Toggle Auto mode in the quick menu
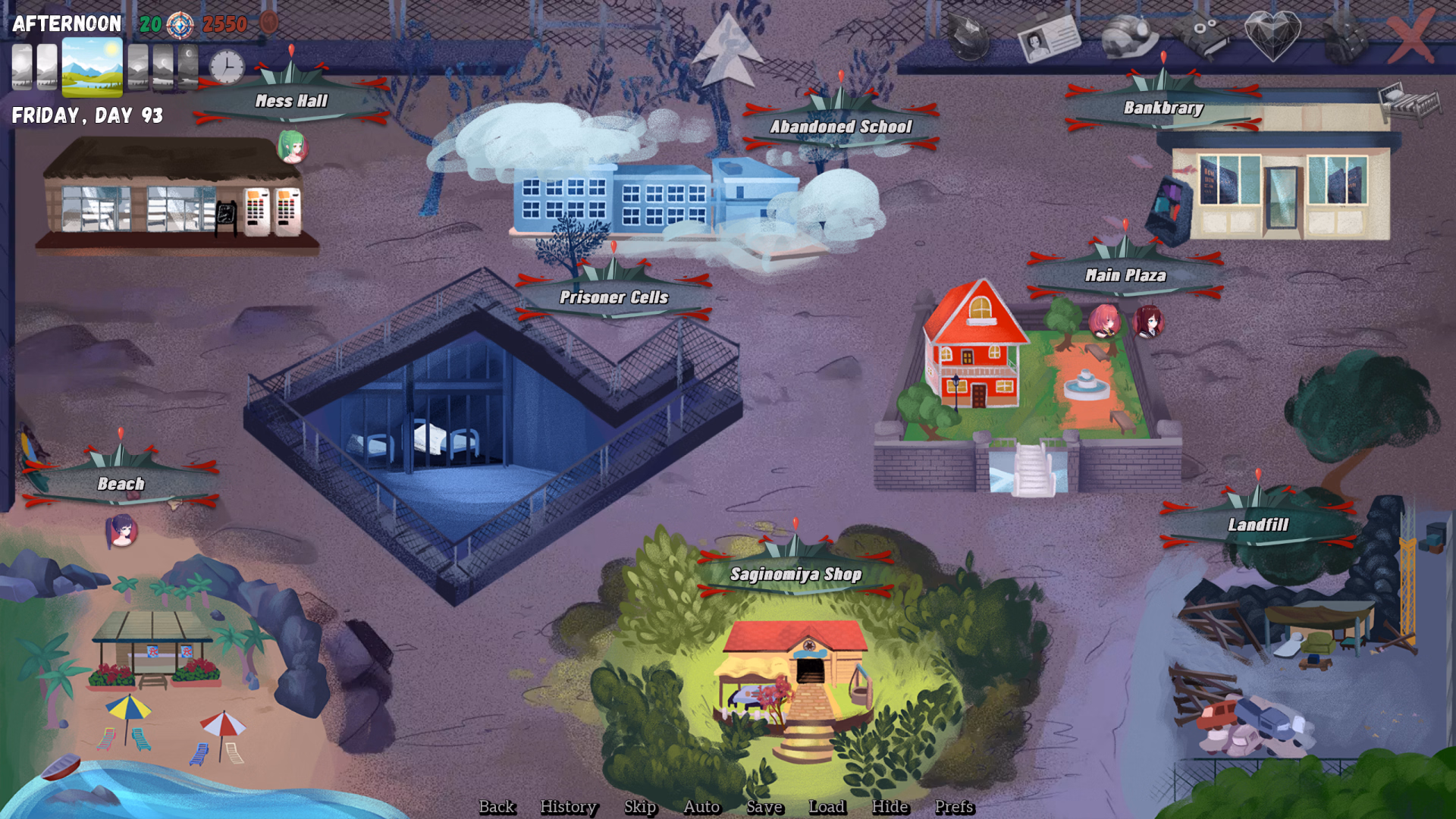Screen dimensions: 1456x819 (x=701, y=807)
